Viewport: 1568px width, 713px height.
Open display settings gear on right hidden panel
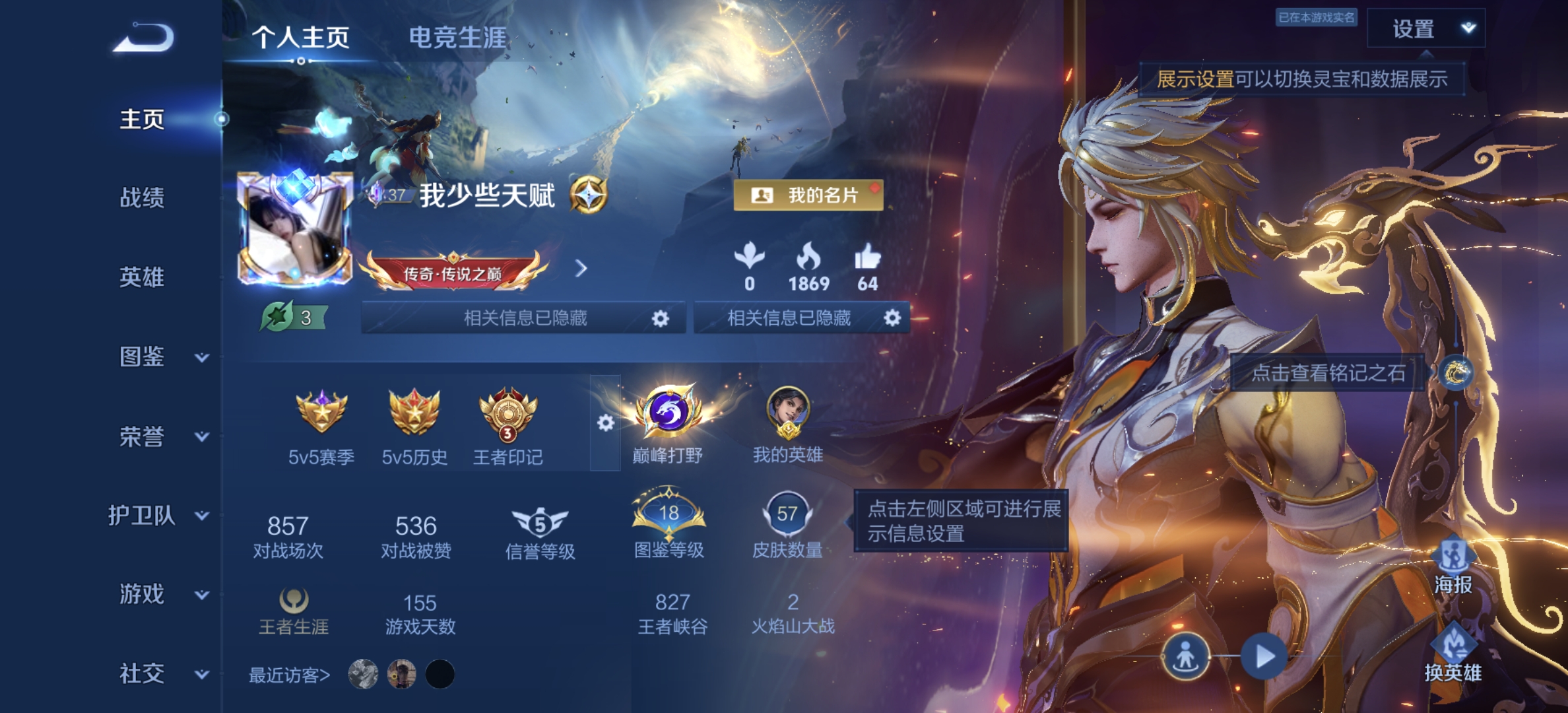coord(894,318)
